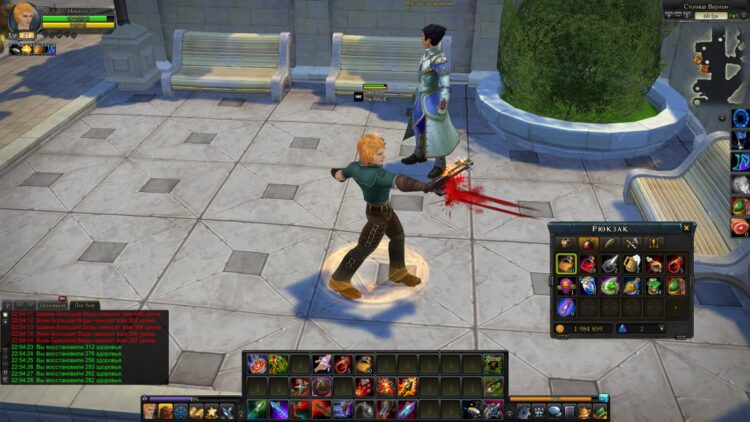Click the crossed swords menu icon
Viewport: 750px width, 422px height.
228,411
